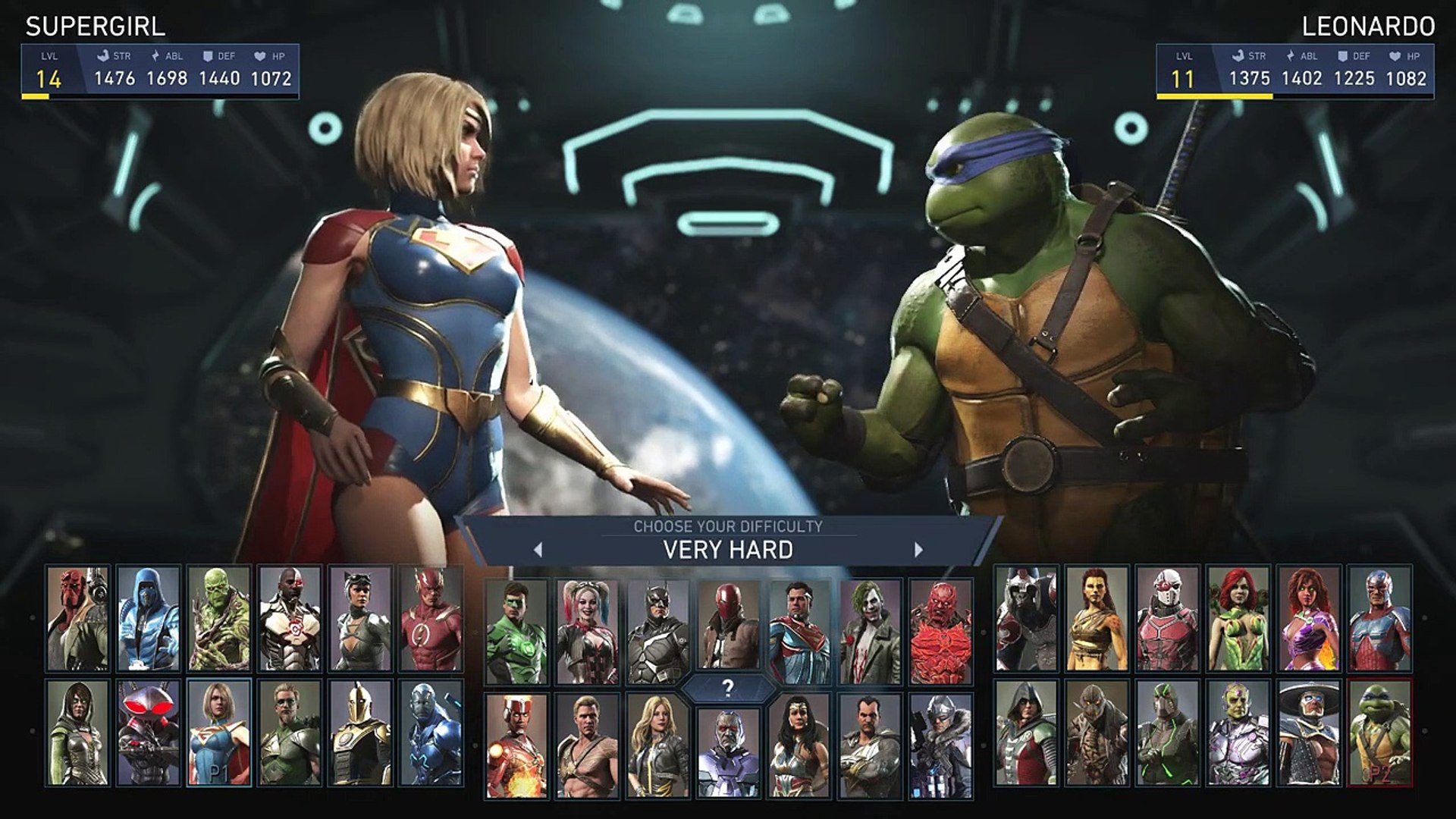Screen dimensions: 1456x819
Task: Raise difficulty with the right arrow
Action: coord(918,550)
